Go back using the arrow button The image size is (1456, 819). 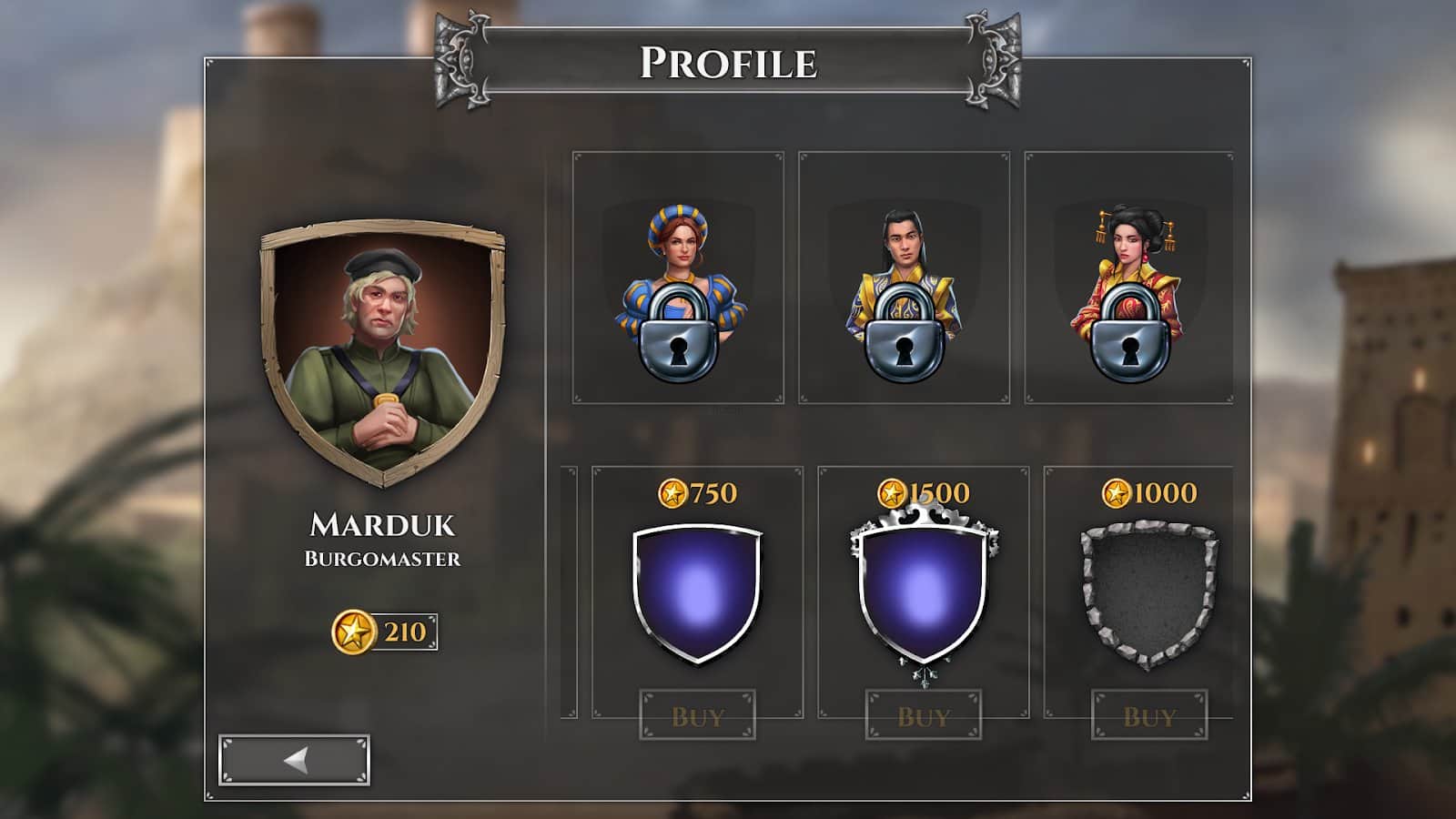tap(294, 760)
